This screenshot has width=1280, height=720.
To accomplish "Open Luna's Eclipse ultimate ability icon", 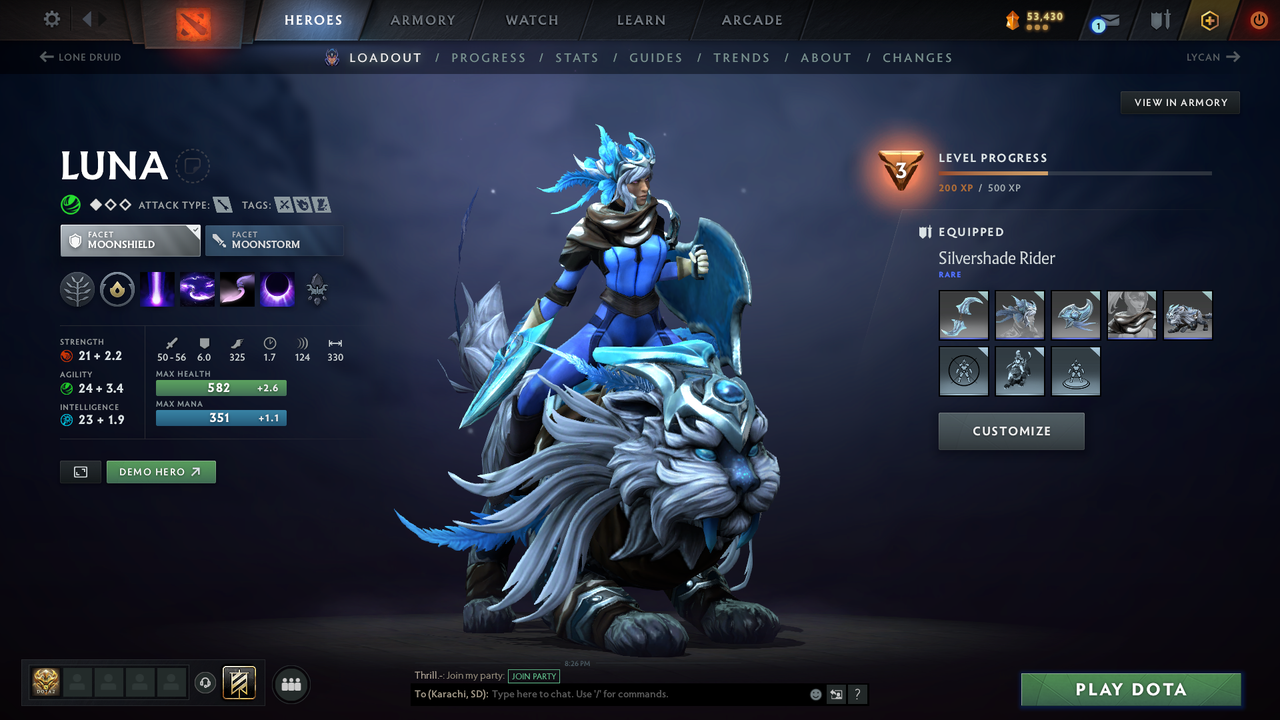I will 276,289.
